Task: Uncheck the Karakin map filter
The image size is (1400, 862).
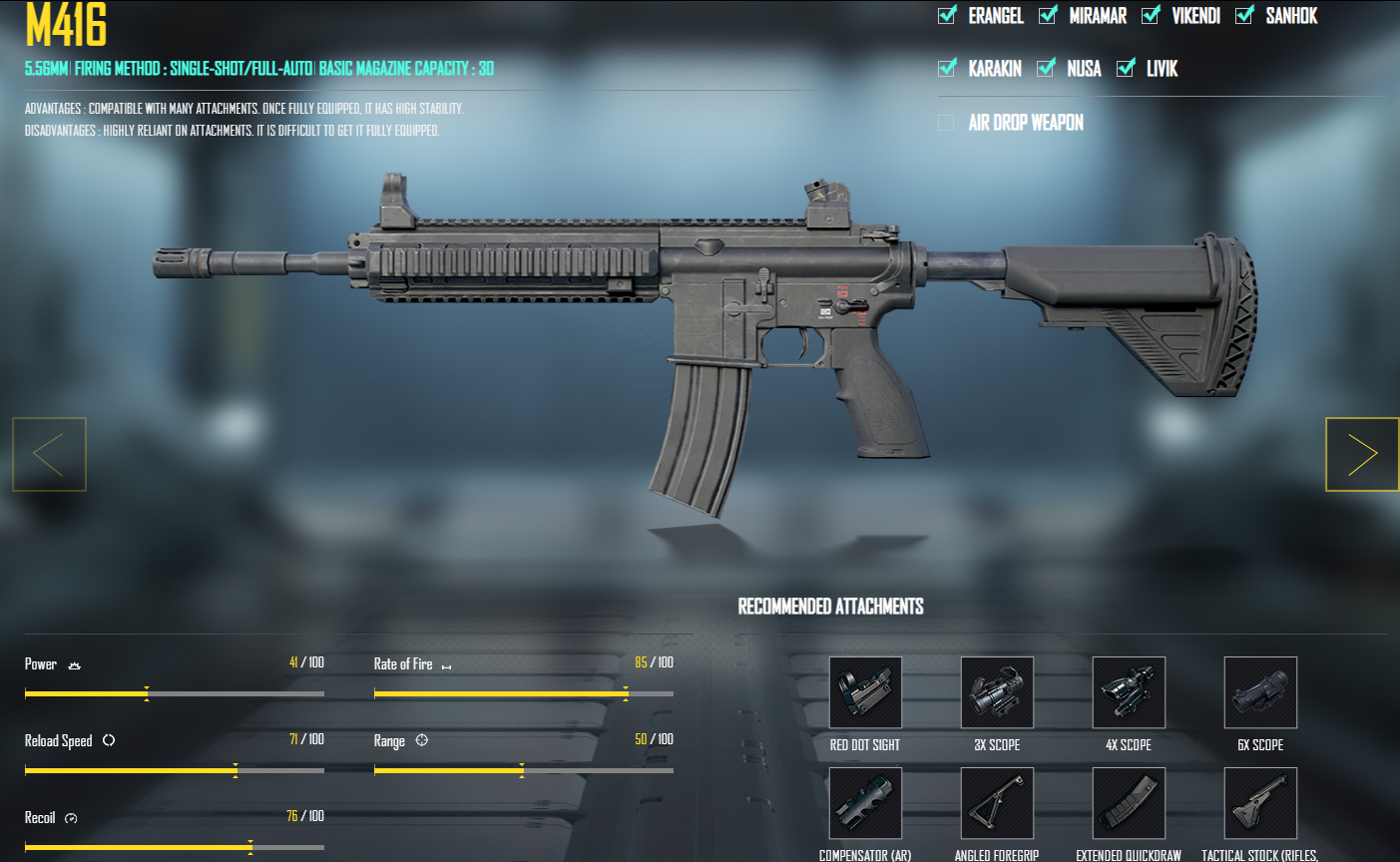Action: click(945, 68)
